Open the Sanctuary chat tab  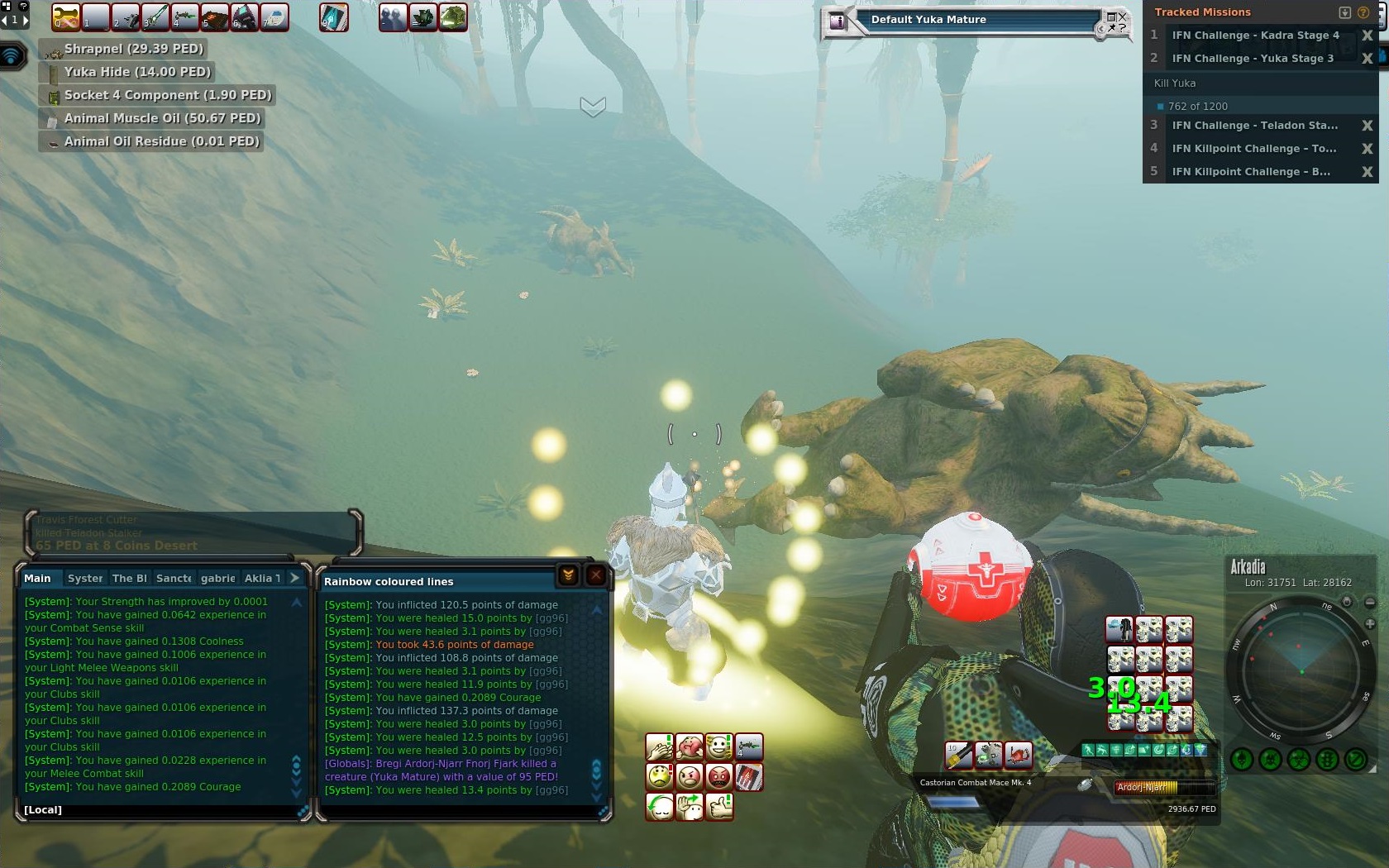tap(174, 579)
